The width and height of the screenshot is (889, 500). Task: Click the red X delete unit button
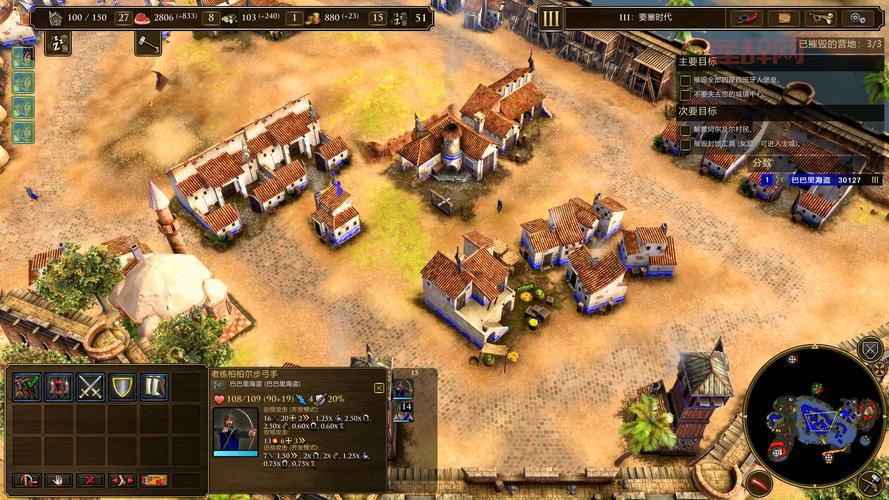pyautogui.click(x=91, y=480)
